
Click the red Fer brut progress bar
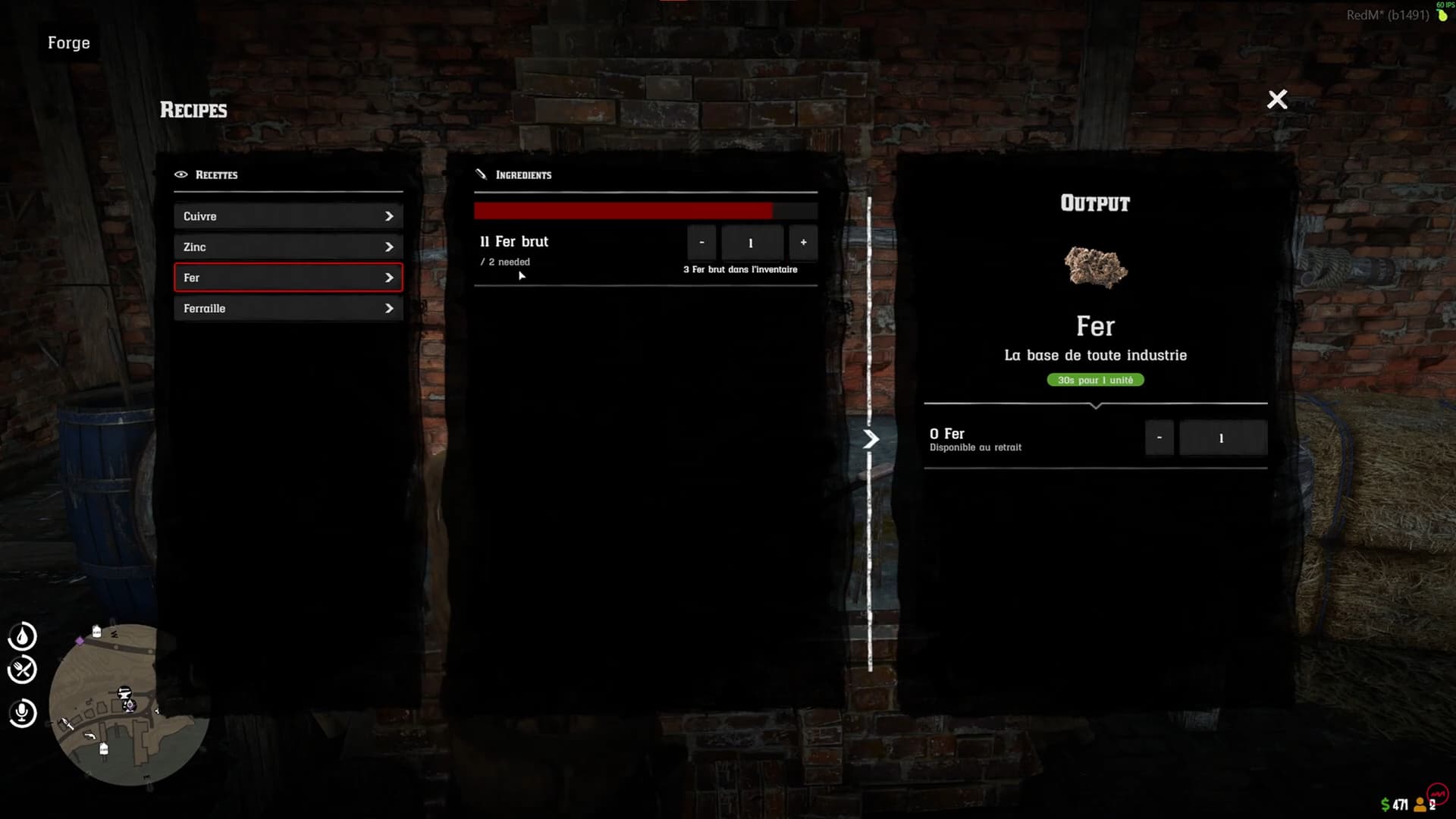(x=622, y=210)
